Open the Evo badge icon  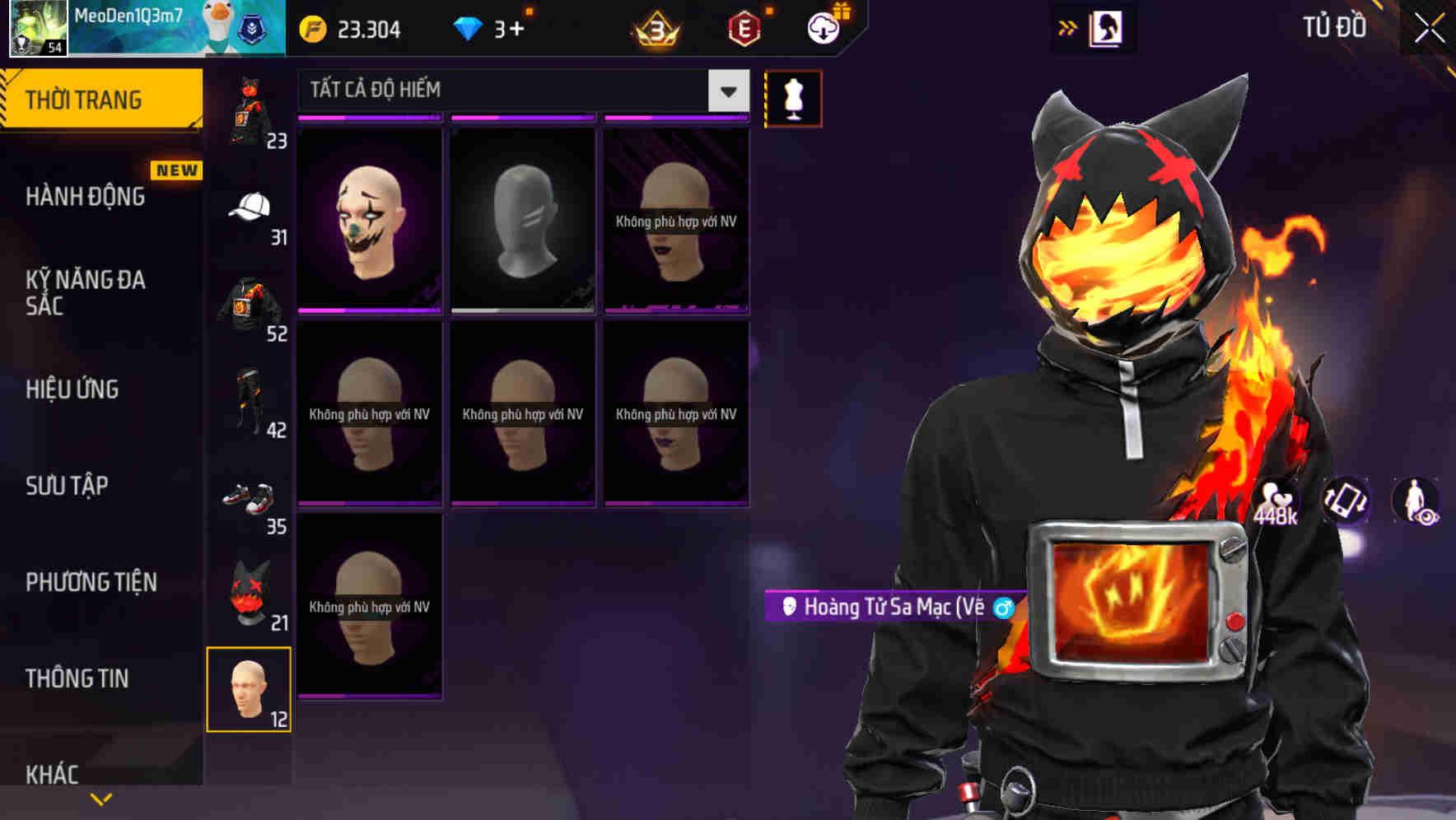[x=742, y=27]
